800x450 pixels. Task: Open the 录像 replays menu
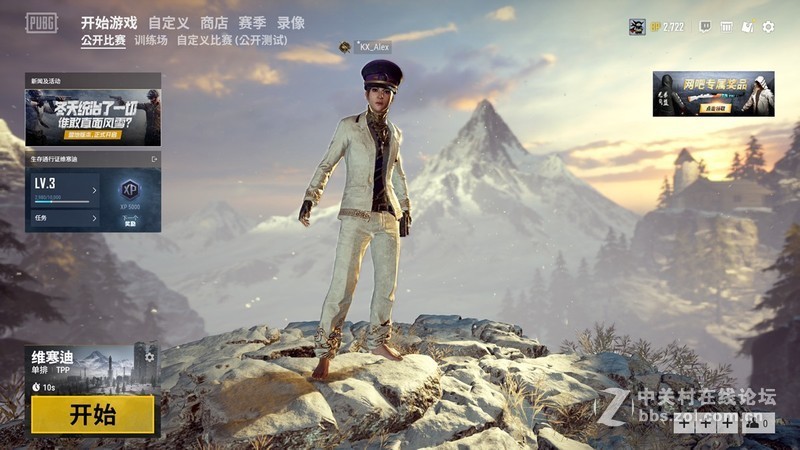(x=291, y=22)
